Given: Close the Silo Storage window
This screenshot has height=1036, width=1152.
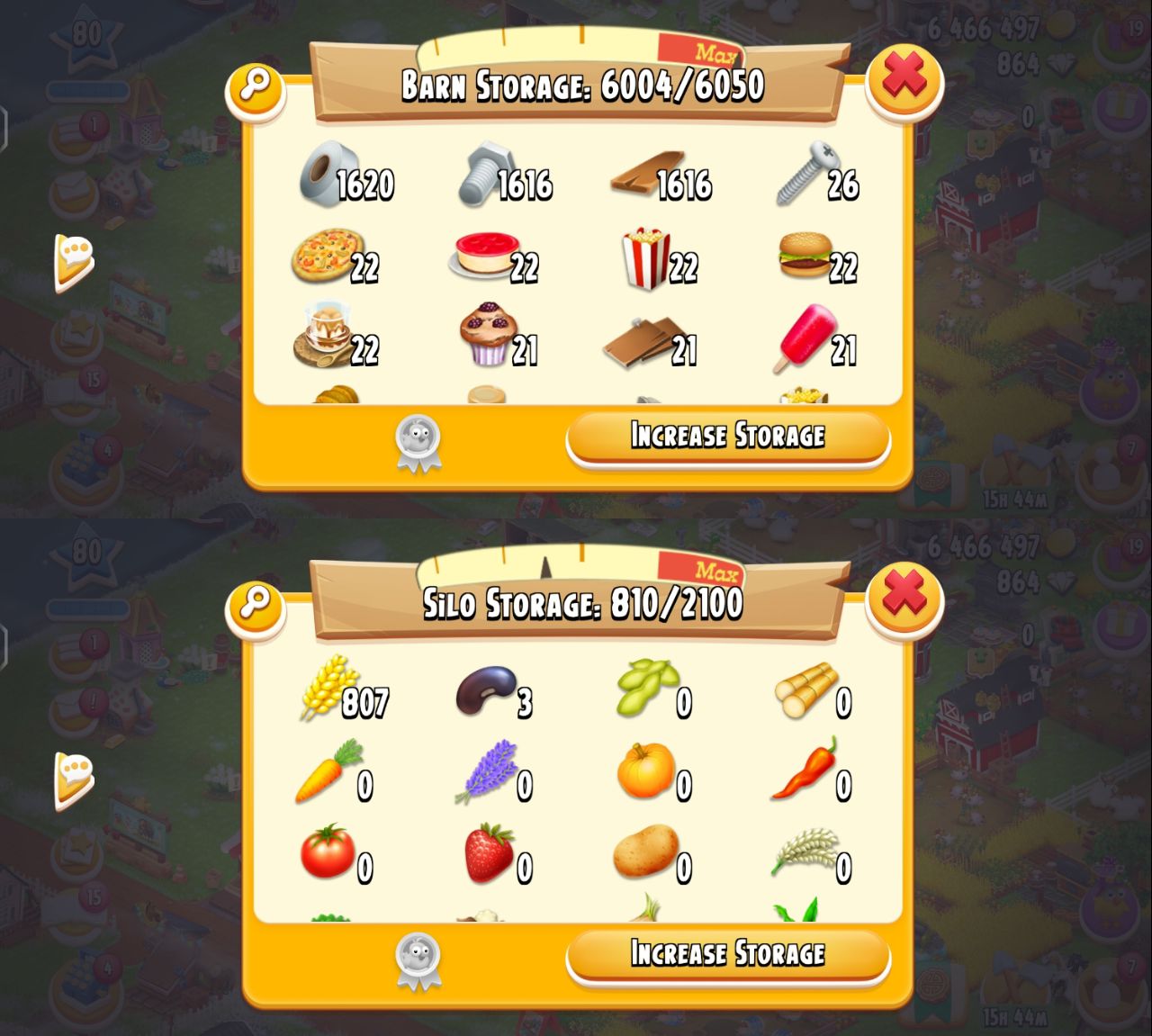Looking at the screenshot, I should click(x=904, y=597).
